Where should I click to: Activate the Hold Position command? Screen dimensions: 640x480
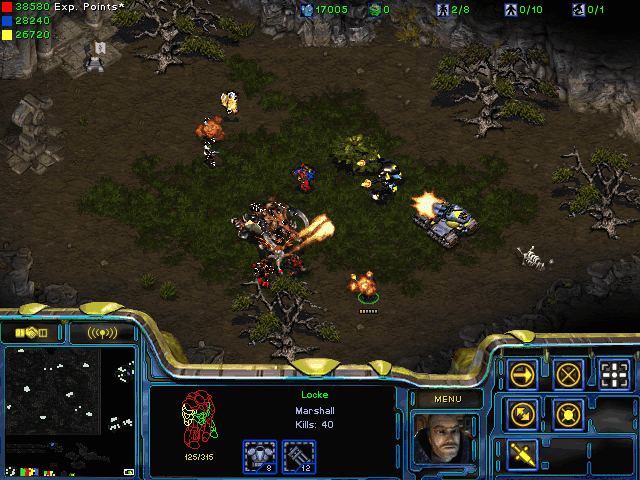pos(568,413)
